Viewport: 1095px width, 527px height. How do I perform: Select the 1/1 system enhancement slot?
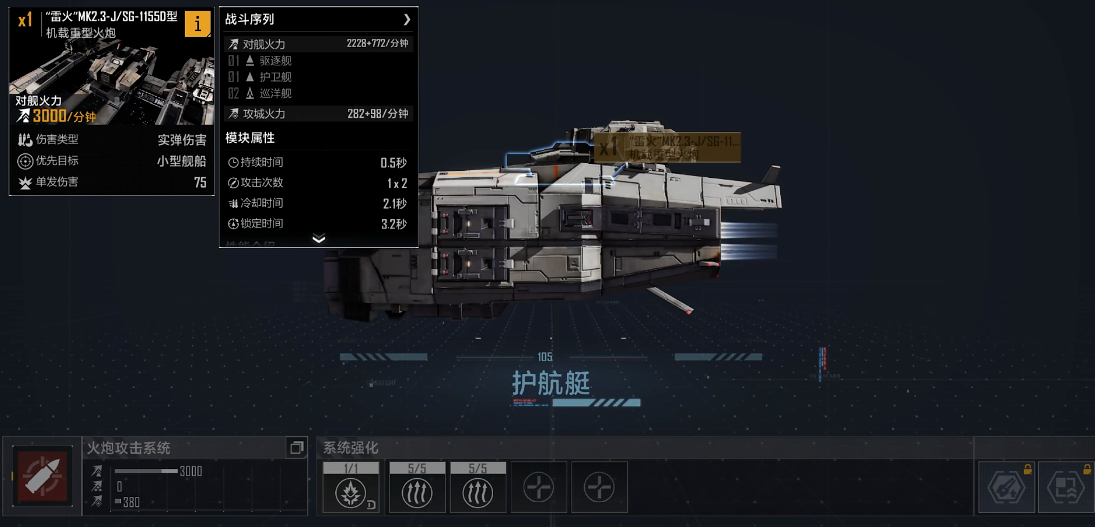pyautogui.click(x=351, y=486)
